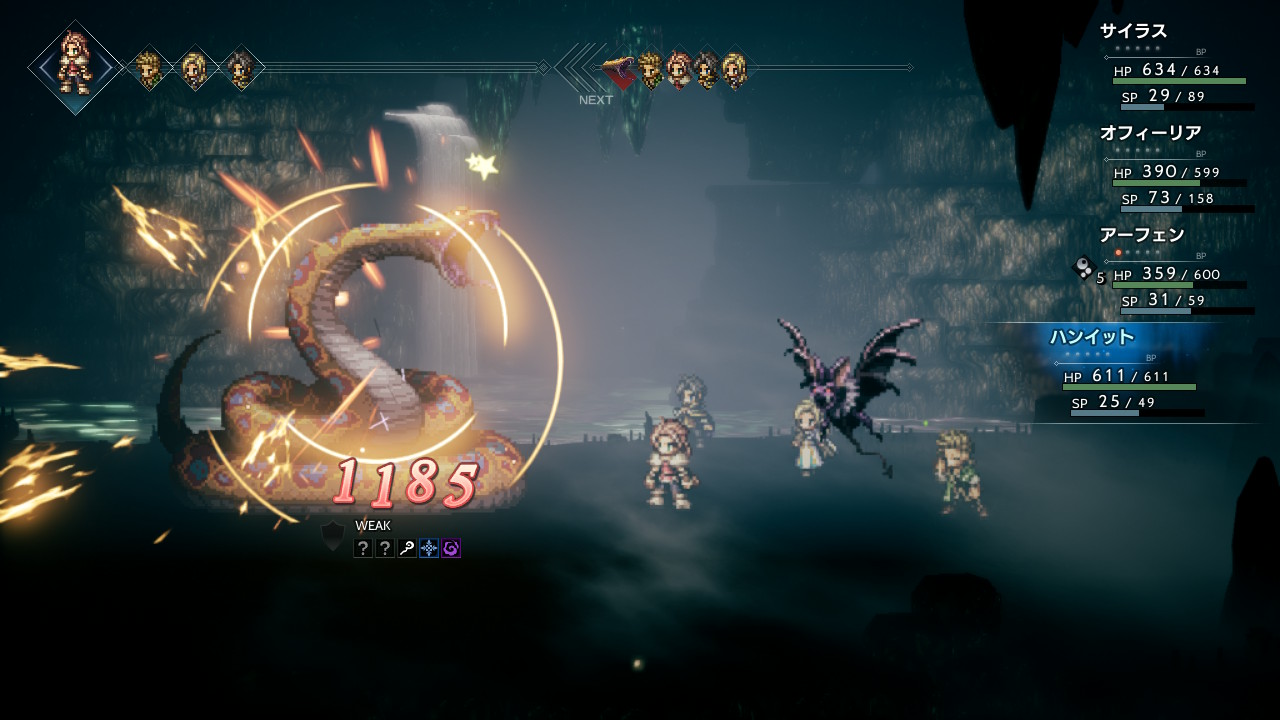1280x720 pixels.
Task: Click the snake enemy icon in the next-round order
Action: point(620,70)
